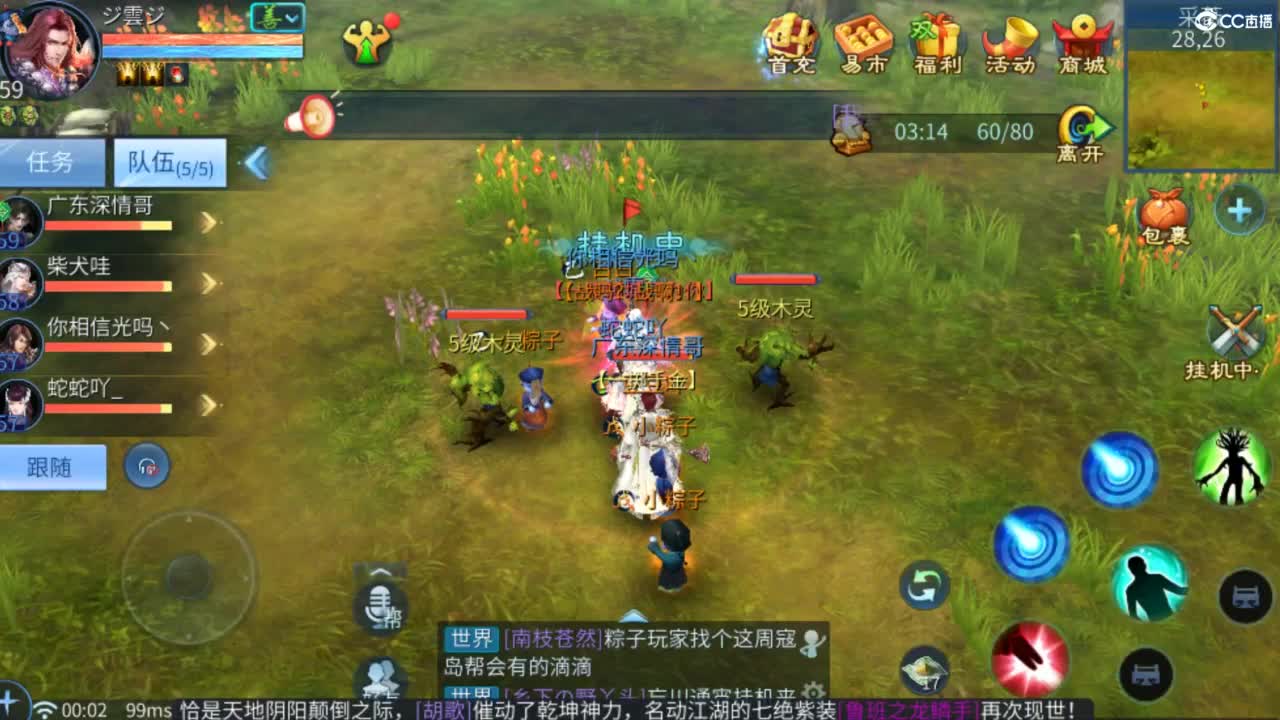1280x720 pixels.
Task: Open the treasure map item showing 17
Action: 924,668
